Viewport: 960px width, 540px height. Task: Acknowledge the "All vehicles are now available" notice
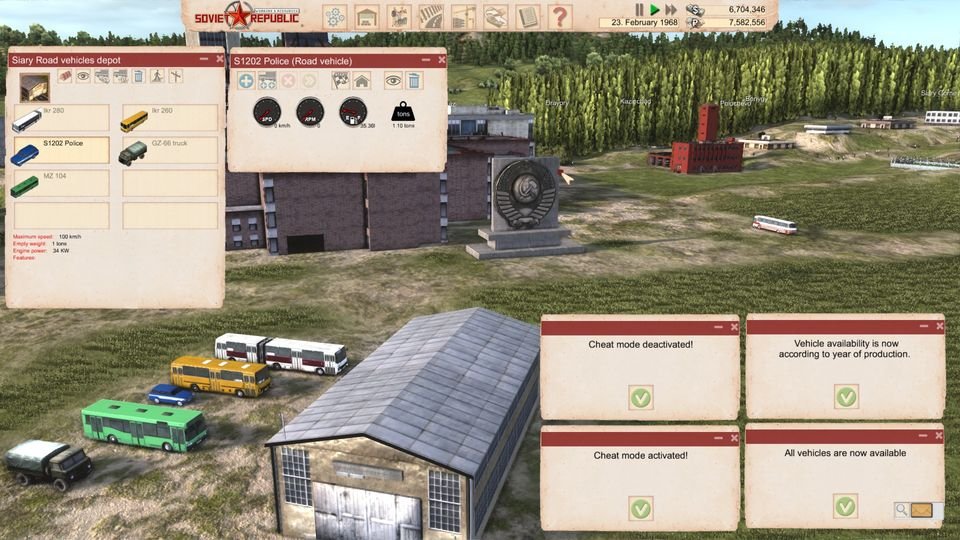pyautogui.click(x=846, y=505)
